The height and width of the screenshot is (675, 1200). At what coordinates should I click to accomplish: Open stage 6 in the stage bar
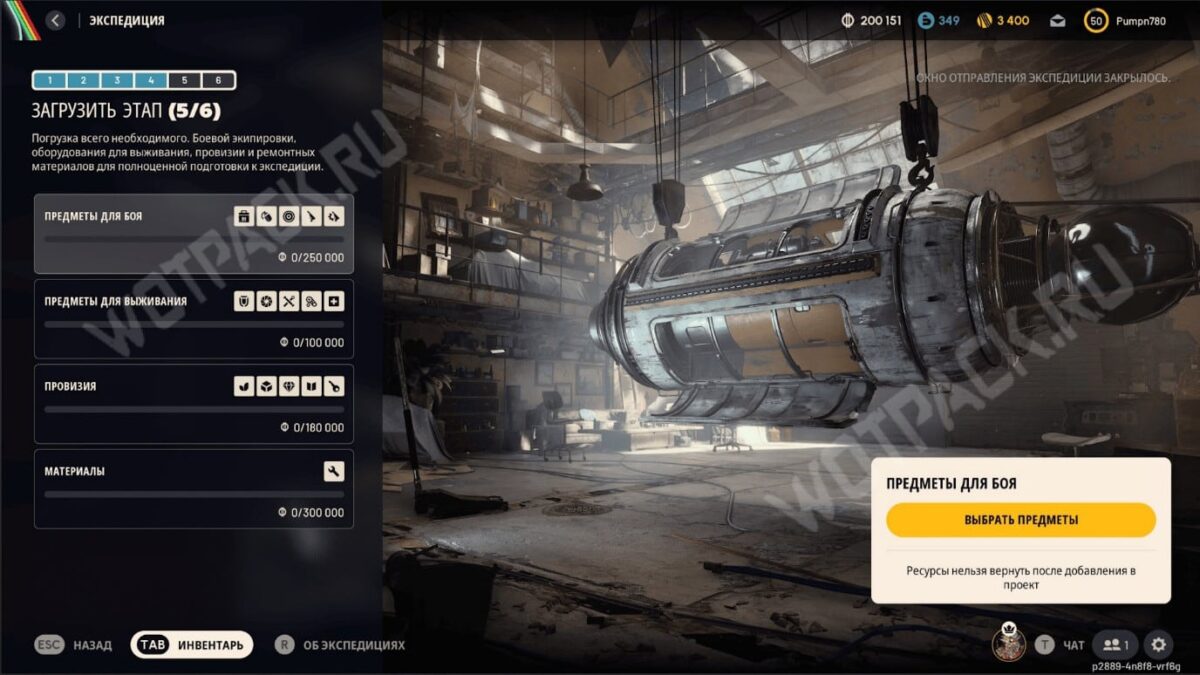point(218,80)
